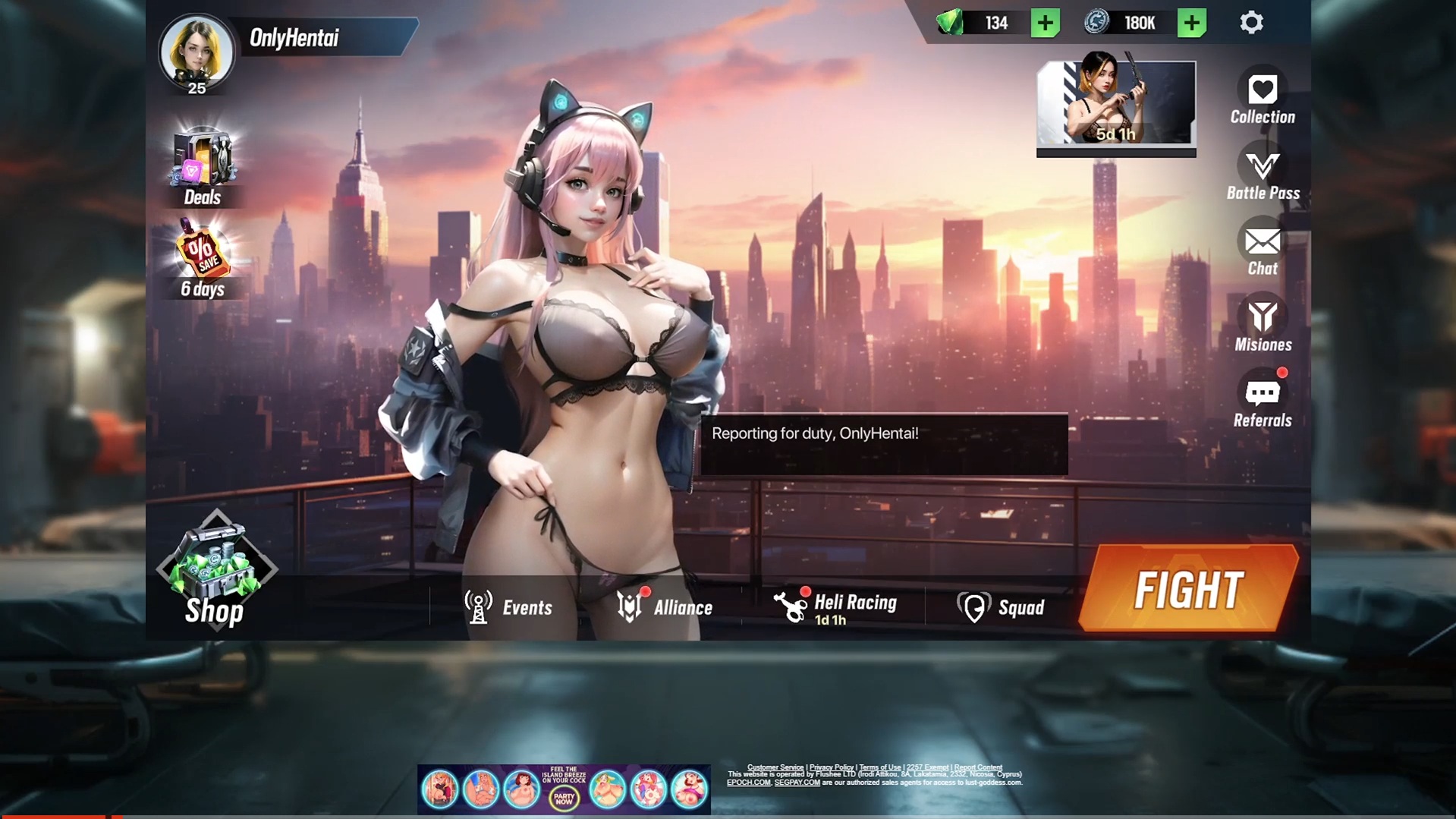The width and height of the screenshot is (1456, 819).
Task: Open the Events menu
Action: (x=508, y=607)
